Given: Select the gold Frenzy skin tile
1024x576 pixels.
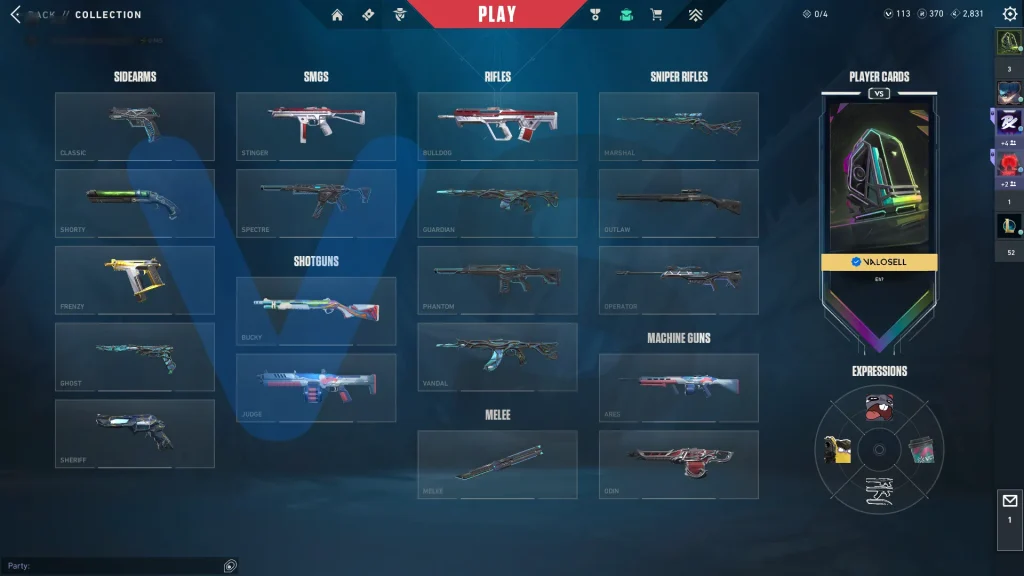Looking at the screenshot, I should pyautogui.click(x=135, y=280).
